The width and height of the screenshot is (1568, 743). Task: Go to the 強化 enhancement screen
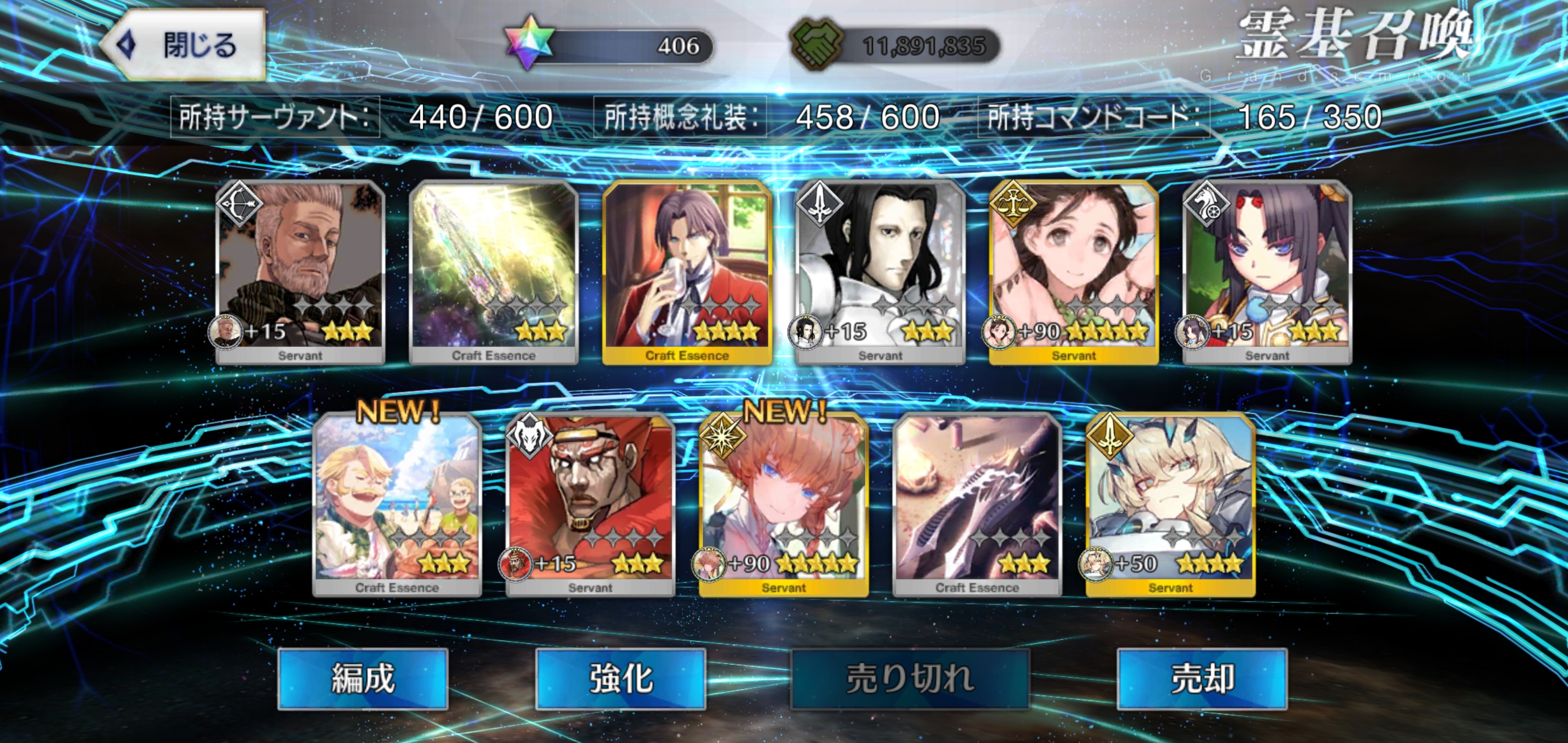pyautogui.click(x=620, y=679)
